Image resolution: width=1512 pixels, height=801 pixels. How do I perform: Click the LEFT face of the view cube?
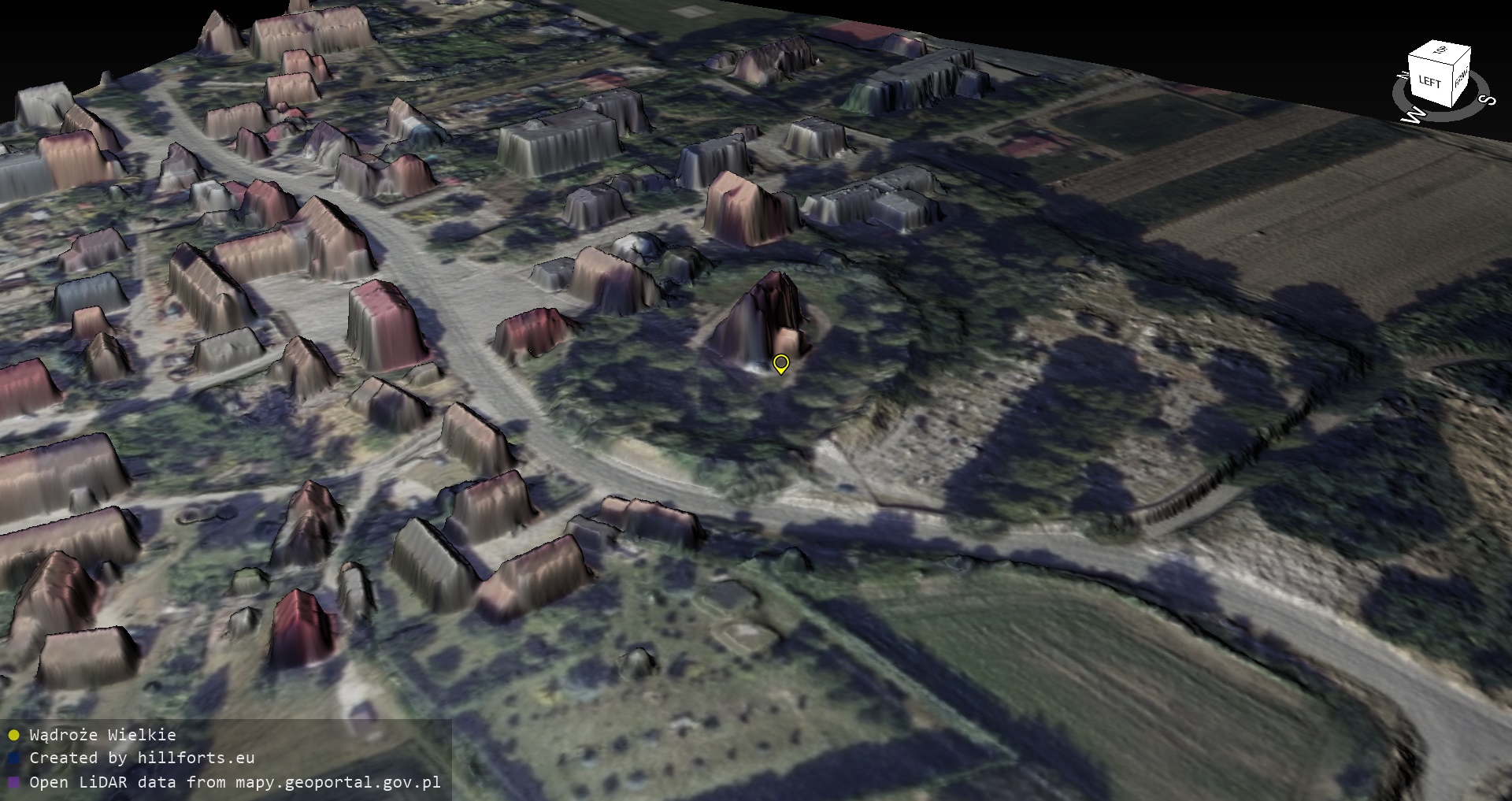click(1429, 82)
